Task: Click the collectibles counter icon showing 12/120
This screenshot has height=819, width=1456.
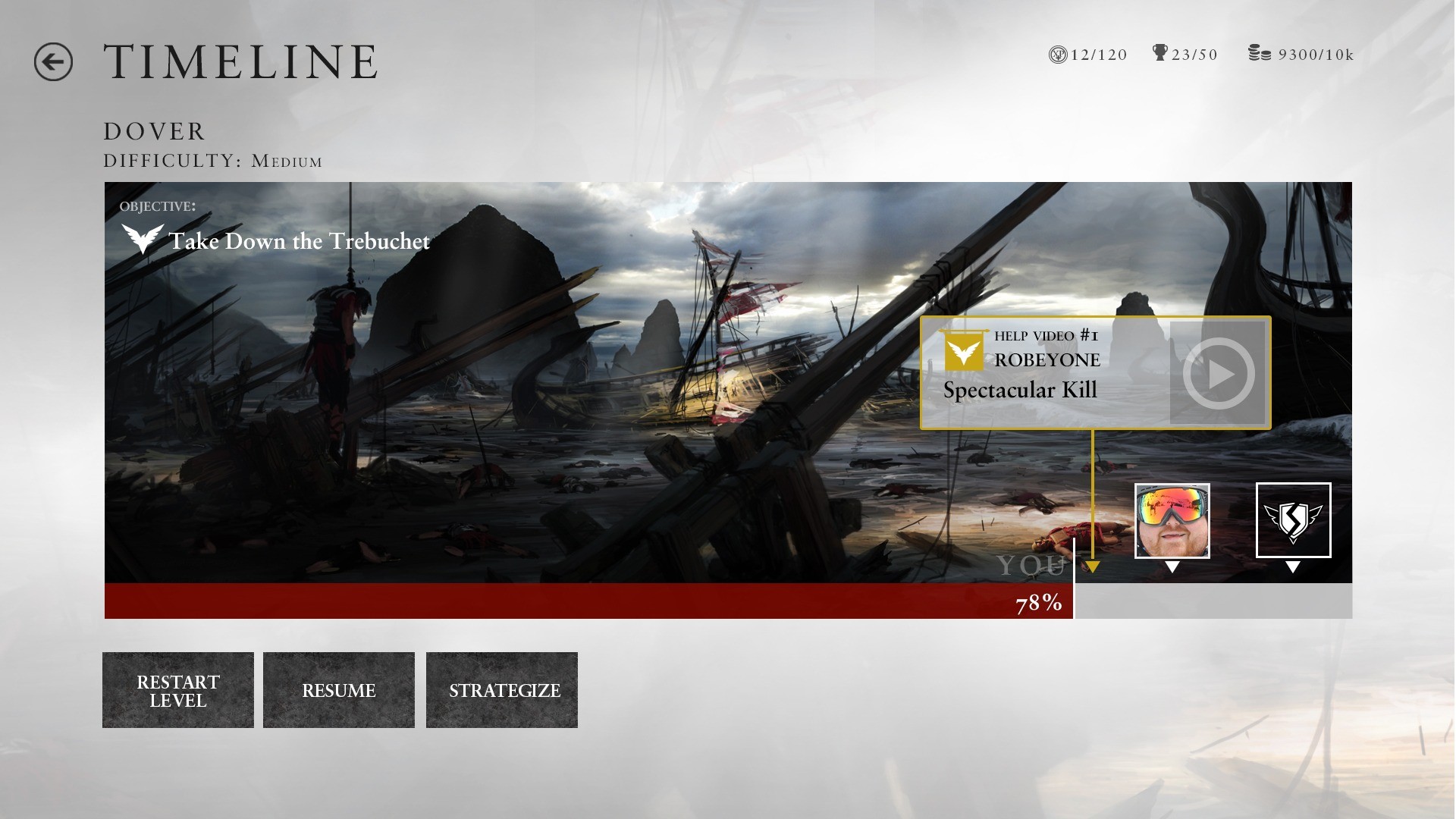Action: point(1059,53)
